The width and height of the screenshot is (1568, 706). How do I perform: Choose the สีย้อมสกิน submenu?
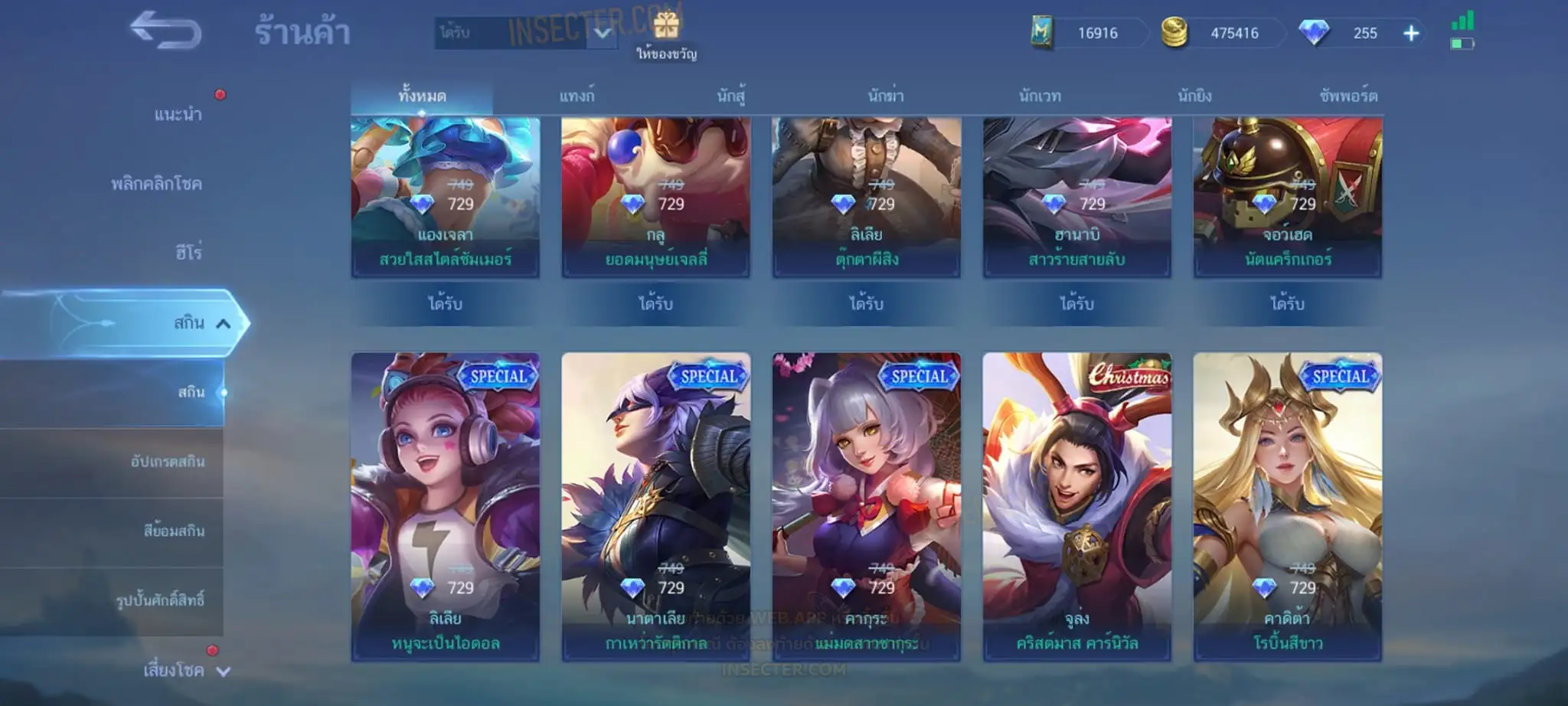(x=174, y=531)
